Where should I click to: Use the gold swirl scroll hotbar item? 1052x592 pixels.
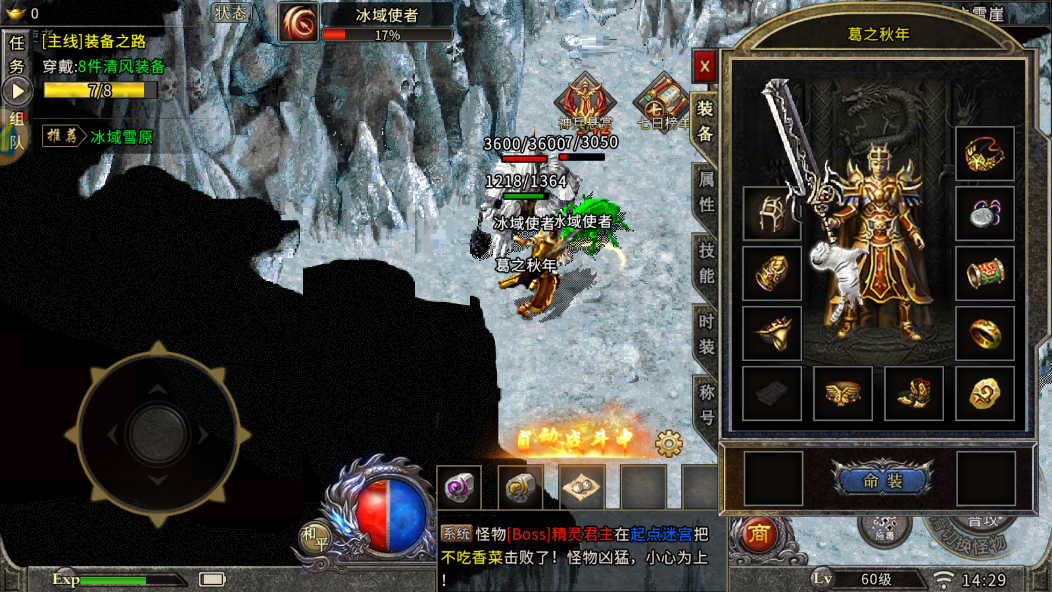[520, 488]
